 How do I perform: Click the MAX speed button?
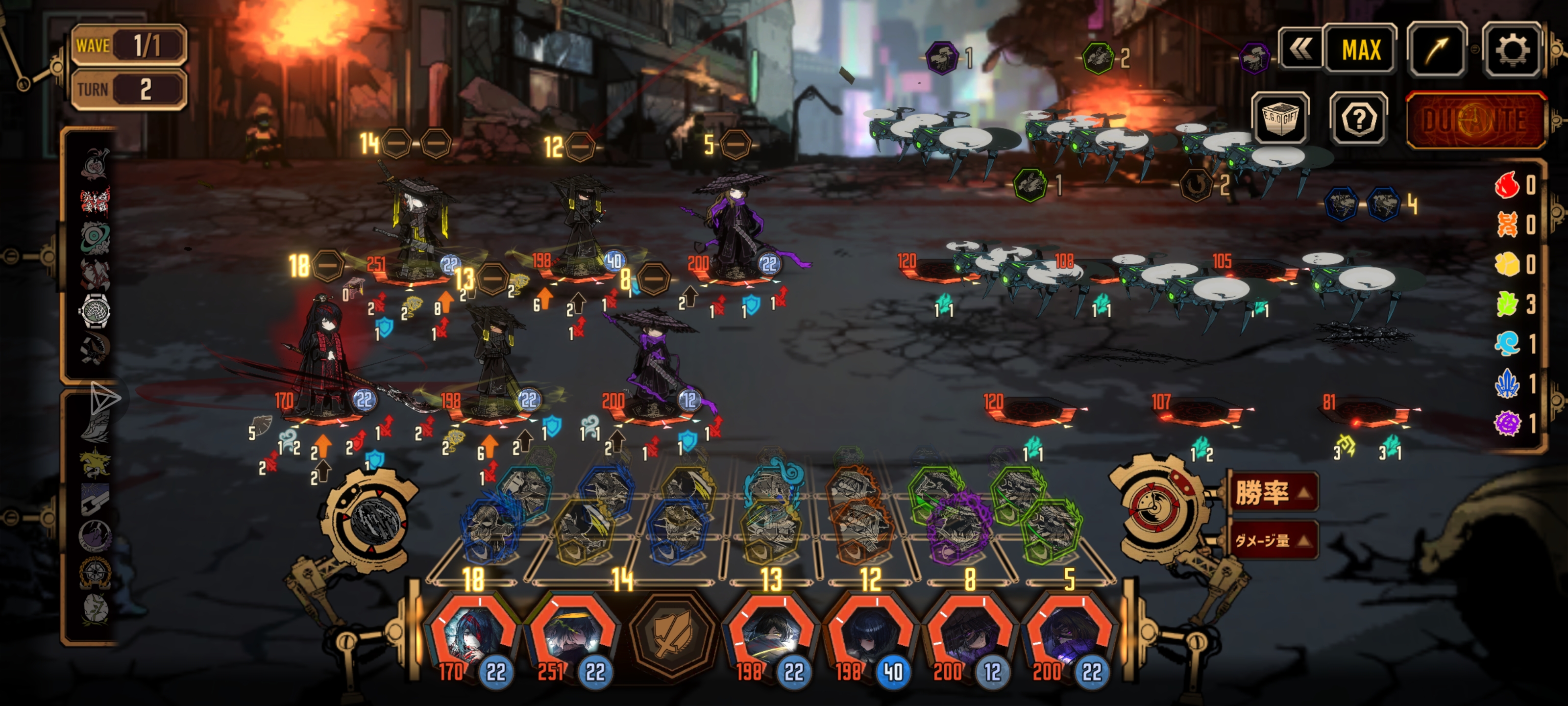(x=1360, y=50)
